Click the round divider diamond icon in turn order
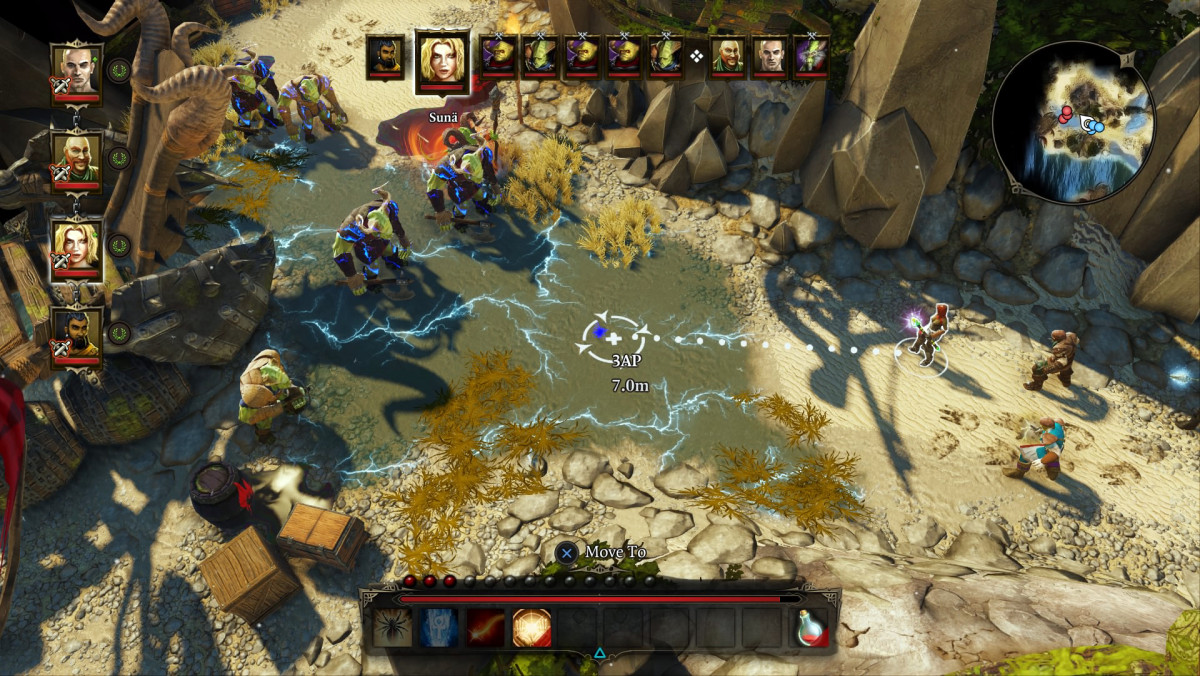Viewport: 1200px width, 676px height. 697,56
